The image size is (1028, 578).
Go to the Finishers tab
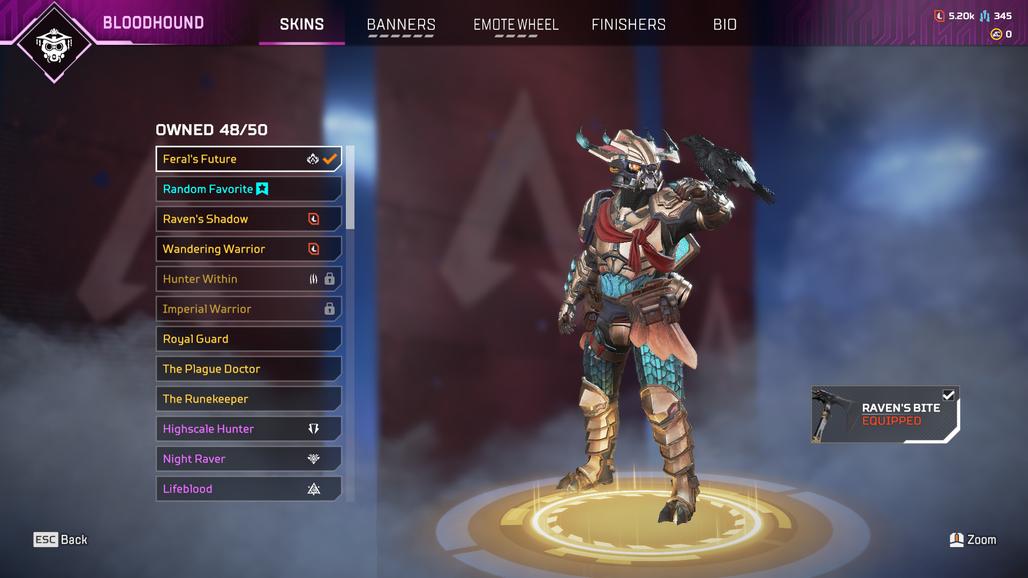(x=628, y=25)
